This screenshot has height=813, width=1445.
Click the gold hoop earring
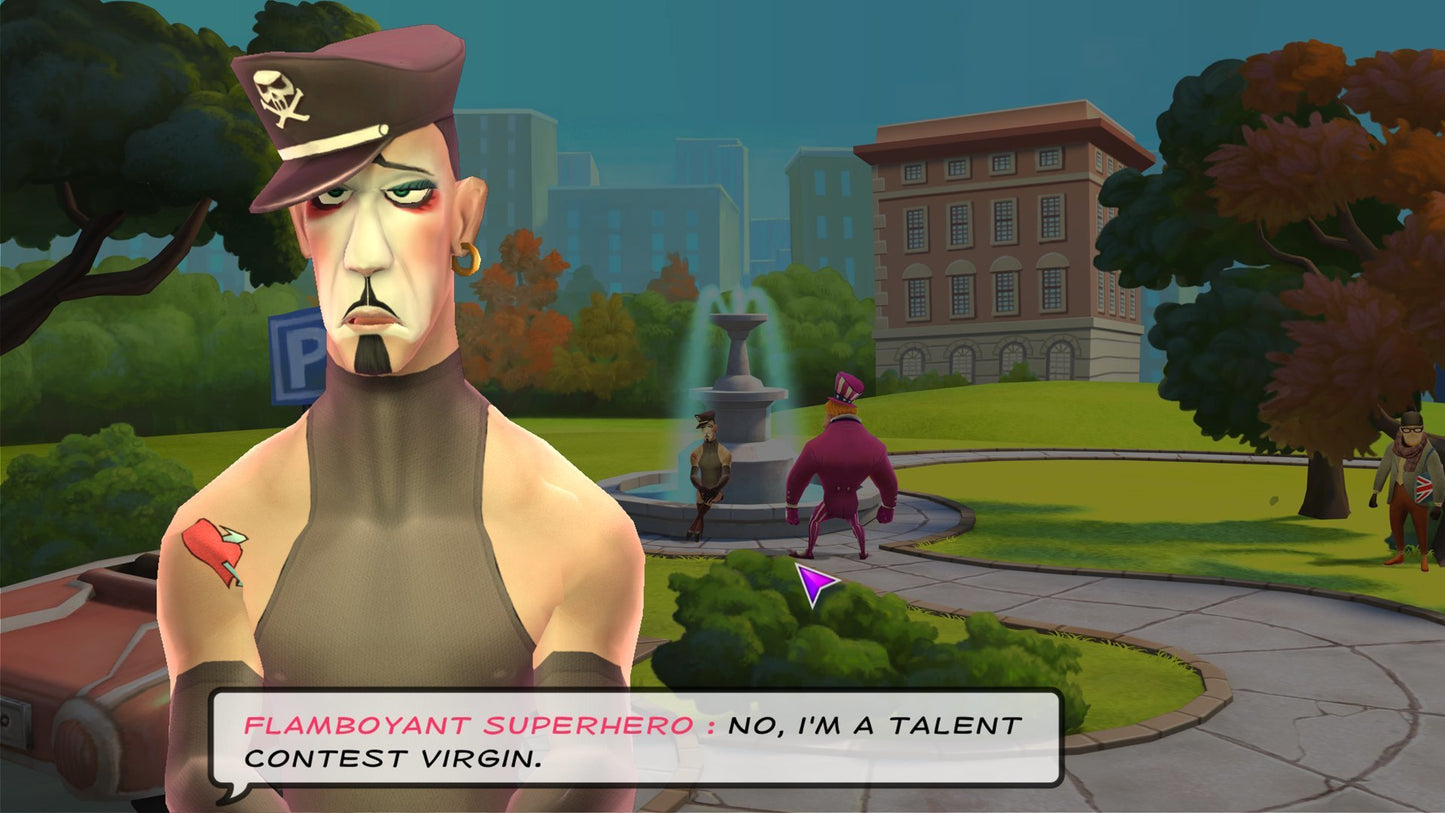[x=465, y=261]
